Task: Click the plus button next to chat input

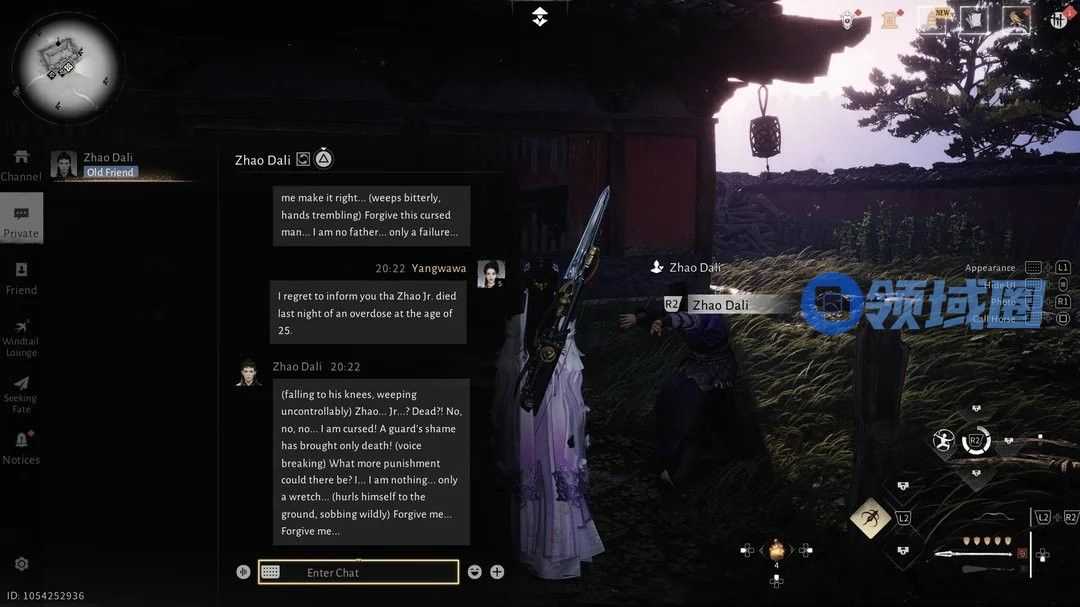Action: coord(497,572)
